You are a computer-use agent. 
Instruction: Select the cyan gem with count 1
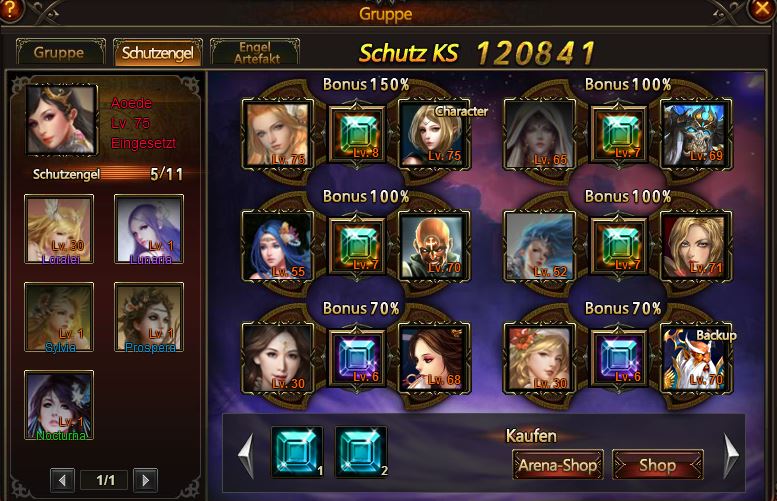click(x=297, y=452)
